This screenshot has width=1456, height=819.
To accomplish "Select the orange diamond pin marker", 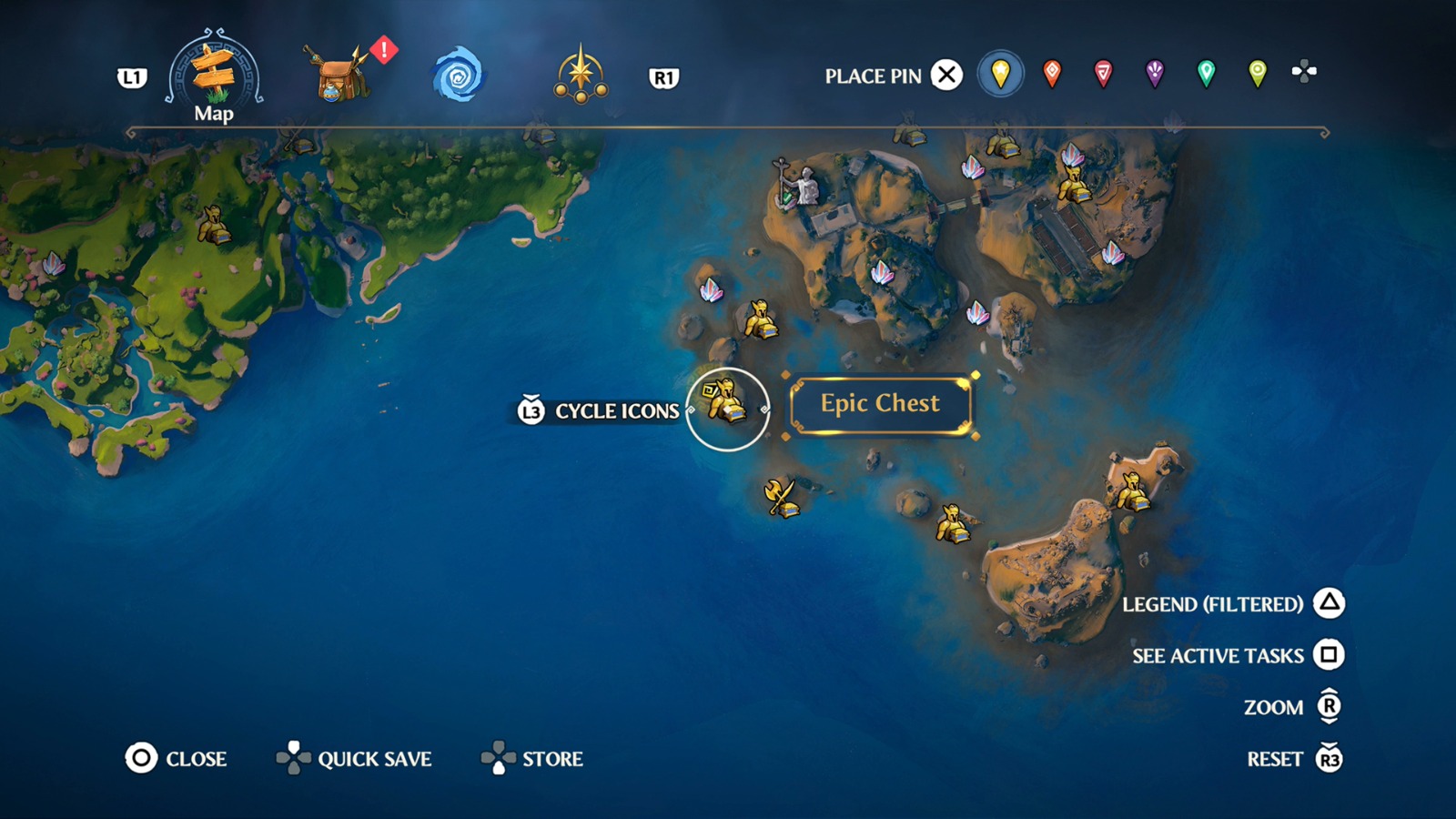I will coord(1051,73).
